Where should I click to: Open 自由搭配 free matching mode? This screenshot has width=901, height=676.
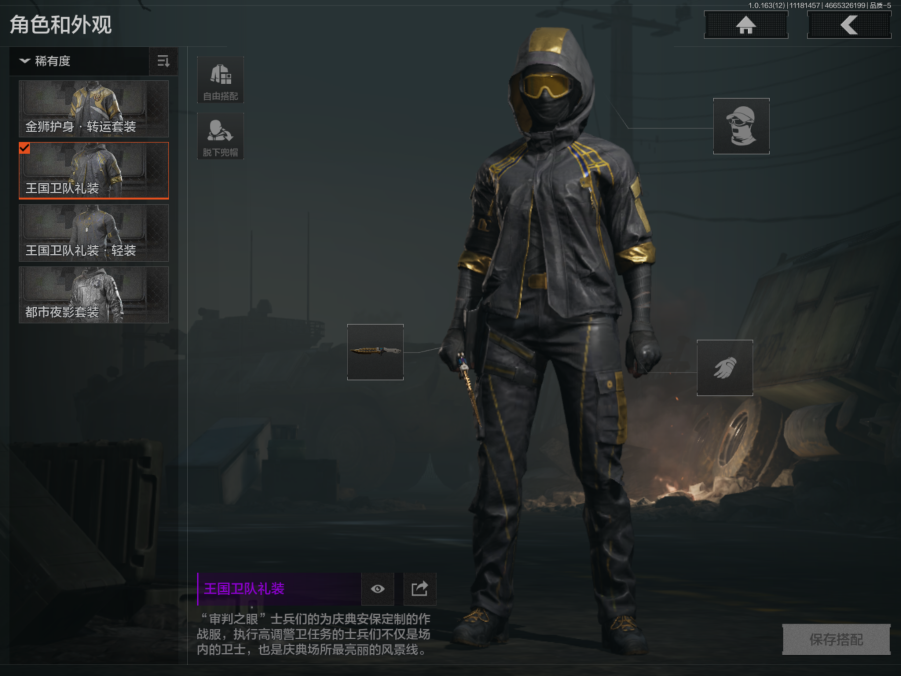pyautogui.click(x=220, y=80)
